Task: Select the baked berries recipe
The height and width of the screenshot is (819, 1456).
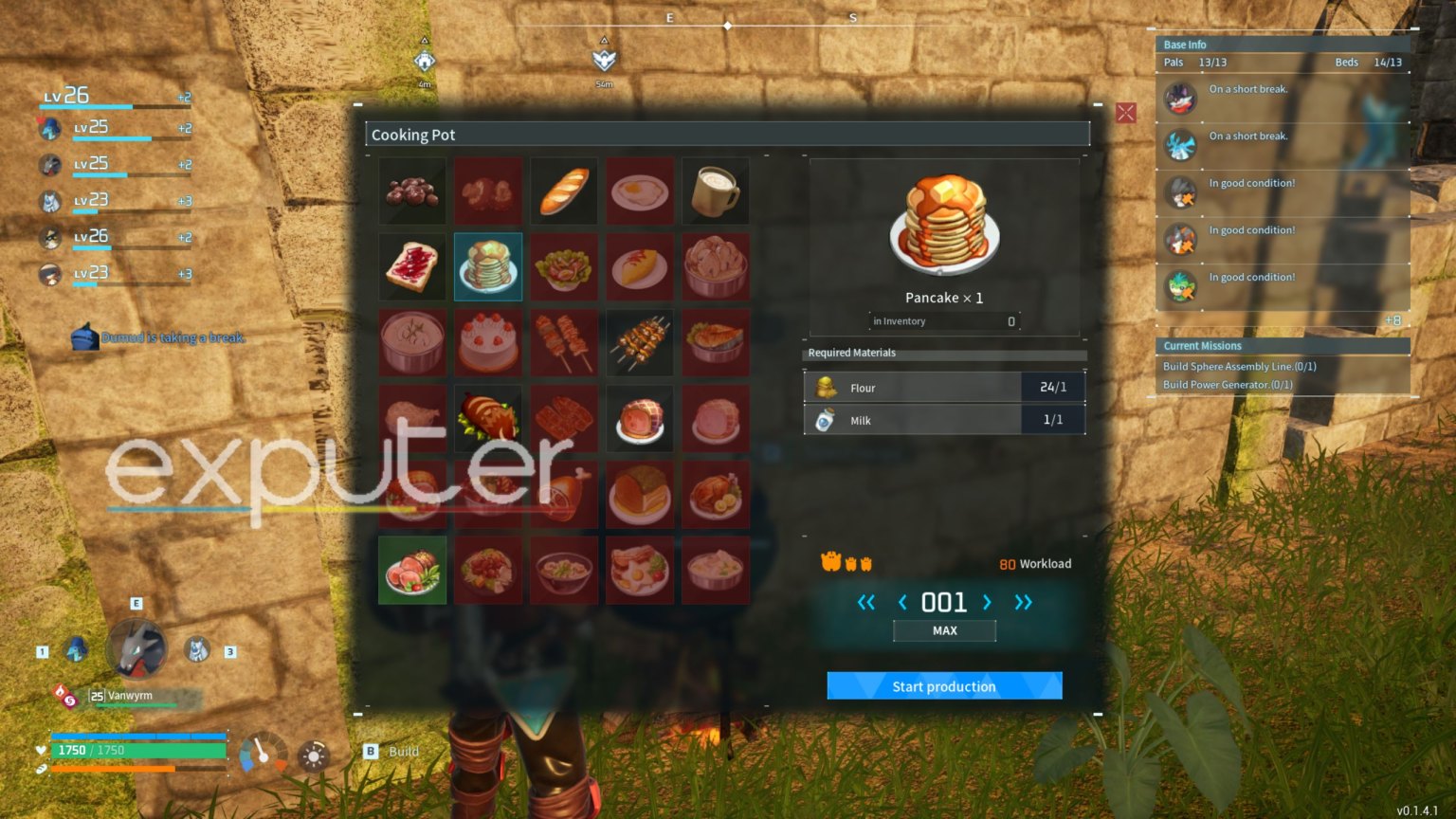Action: click(412, 191)
